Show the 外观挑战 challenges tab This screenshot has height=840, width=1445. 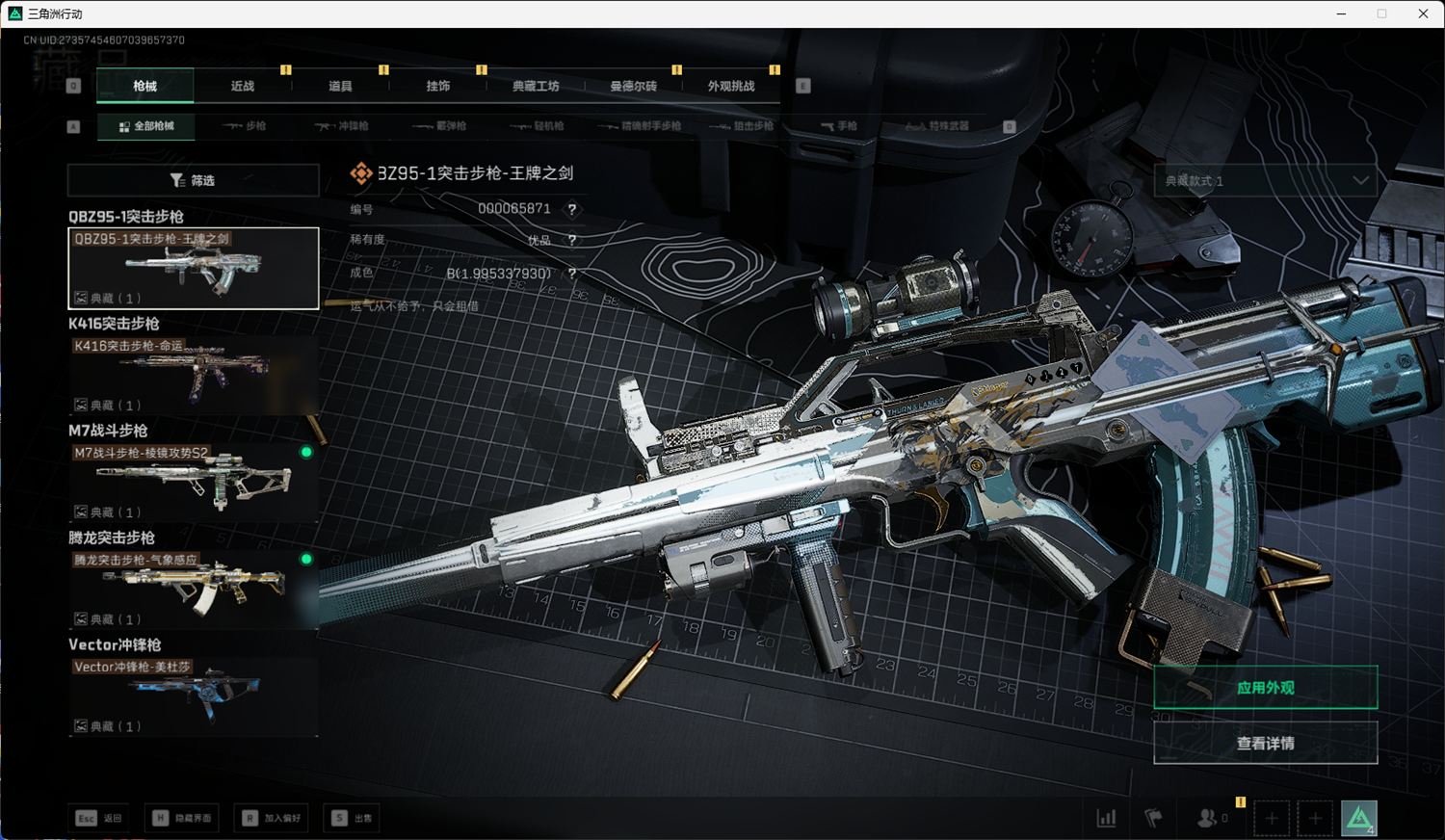(x=731, y=86)
